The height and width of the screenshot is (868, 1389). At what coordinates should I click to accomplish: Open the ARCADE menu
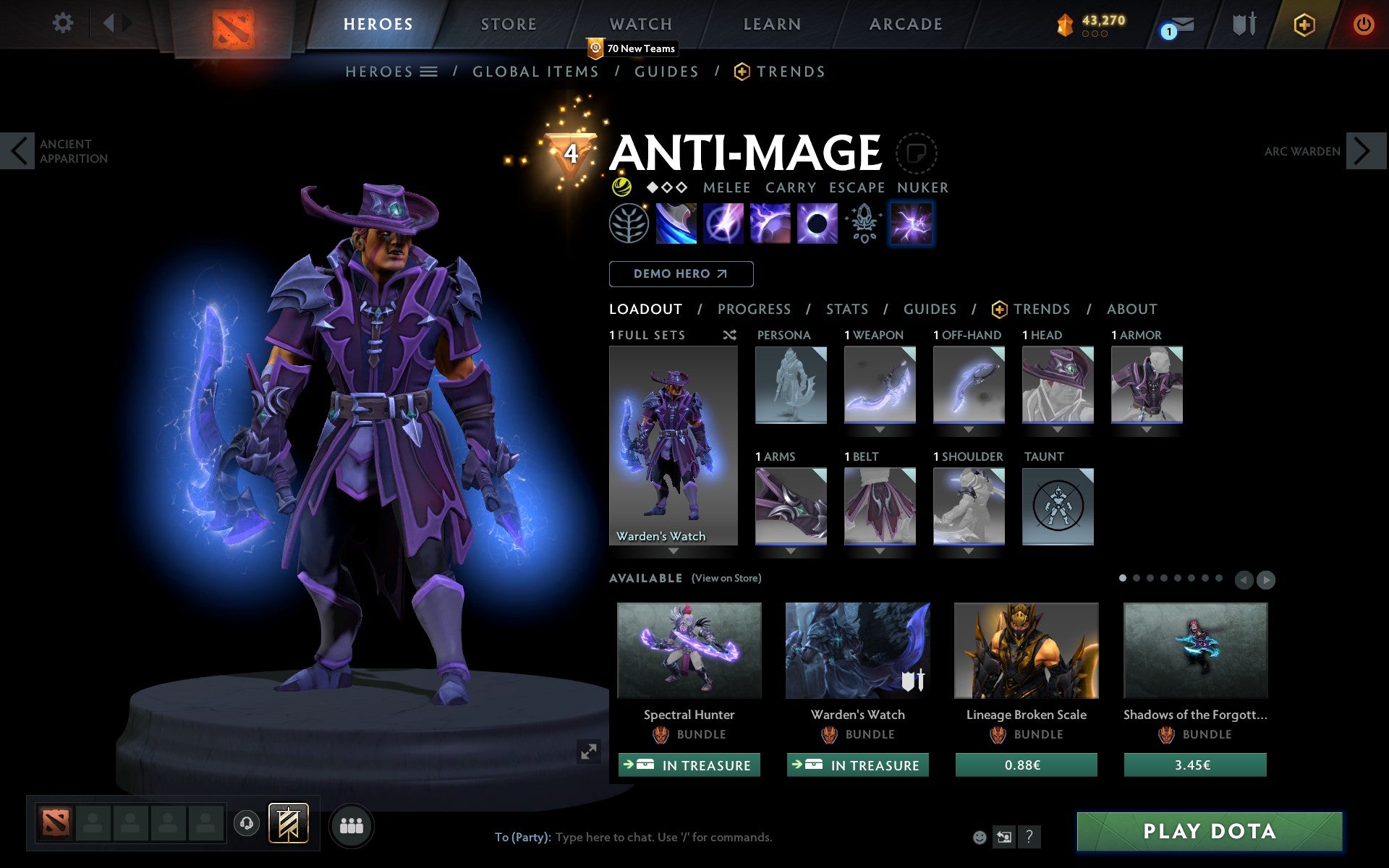pos(904,24)
